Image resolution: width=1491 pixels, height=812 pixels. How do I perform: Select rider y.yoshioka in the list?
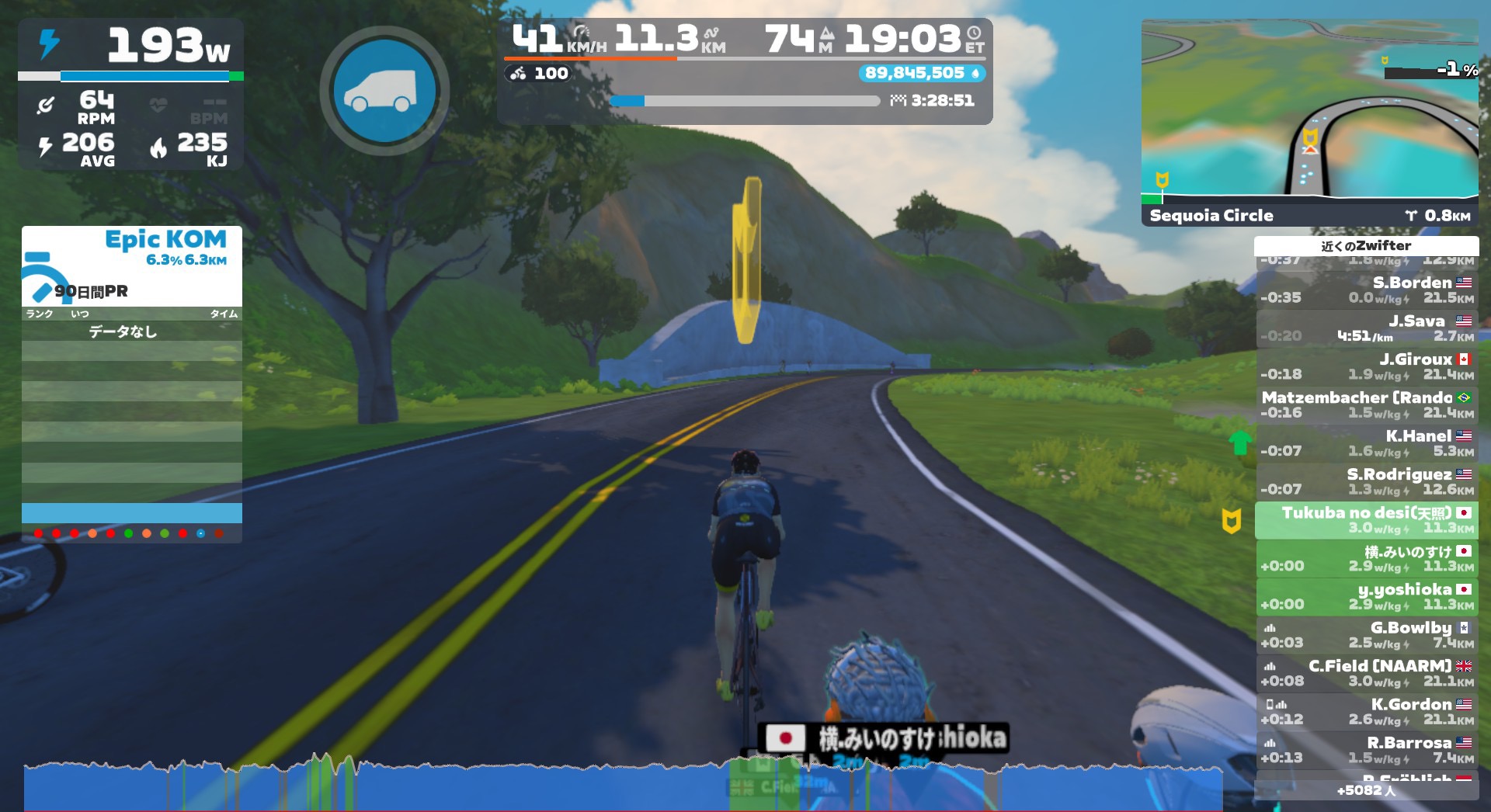(x=1367, y=597)
